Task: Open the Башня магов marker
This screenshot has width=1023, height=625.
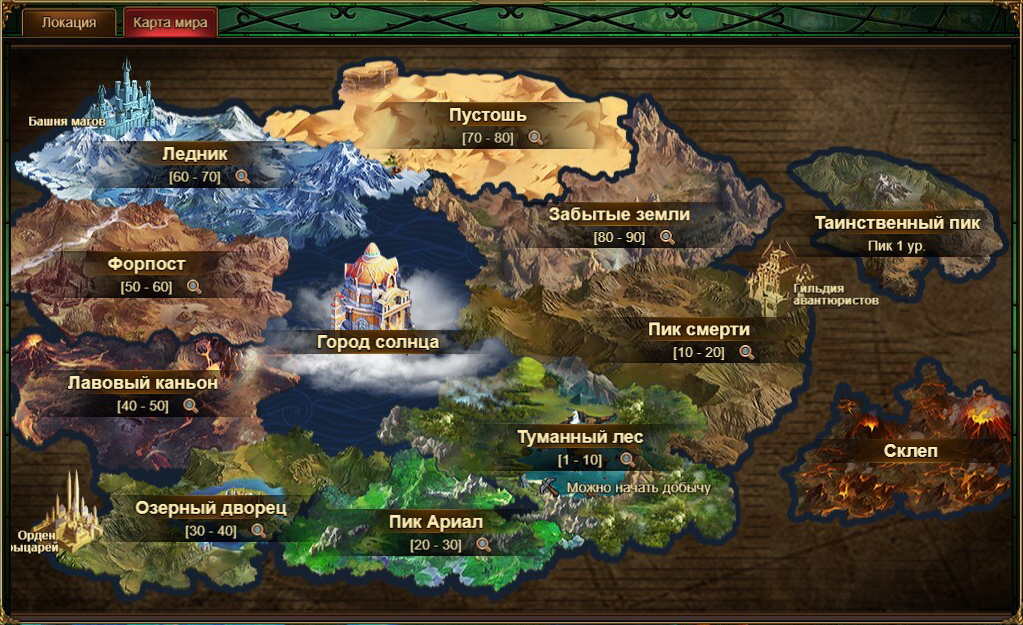Action: pyautogui.click(x=67, y=122)
